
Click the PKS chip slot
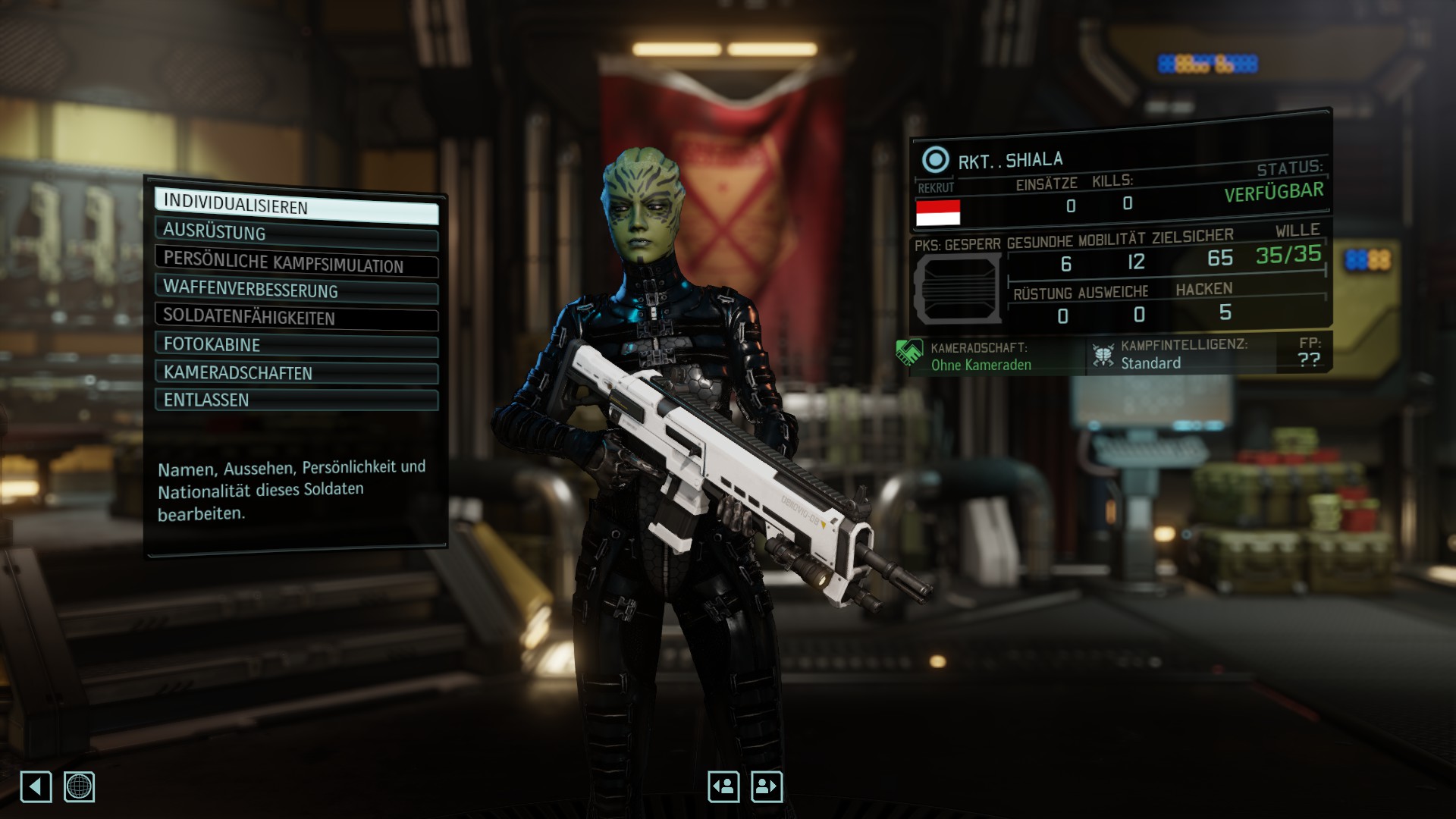click(x=957, y=288)
